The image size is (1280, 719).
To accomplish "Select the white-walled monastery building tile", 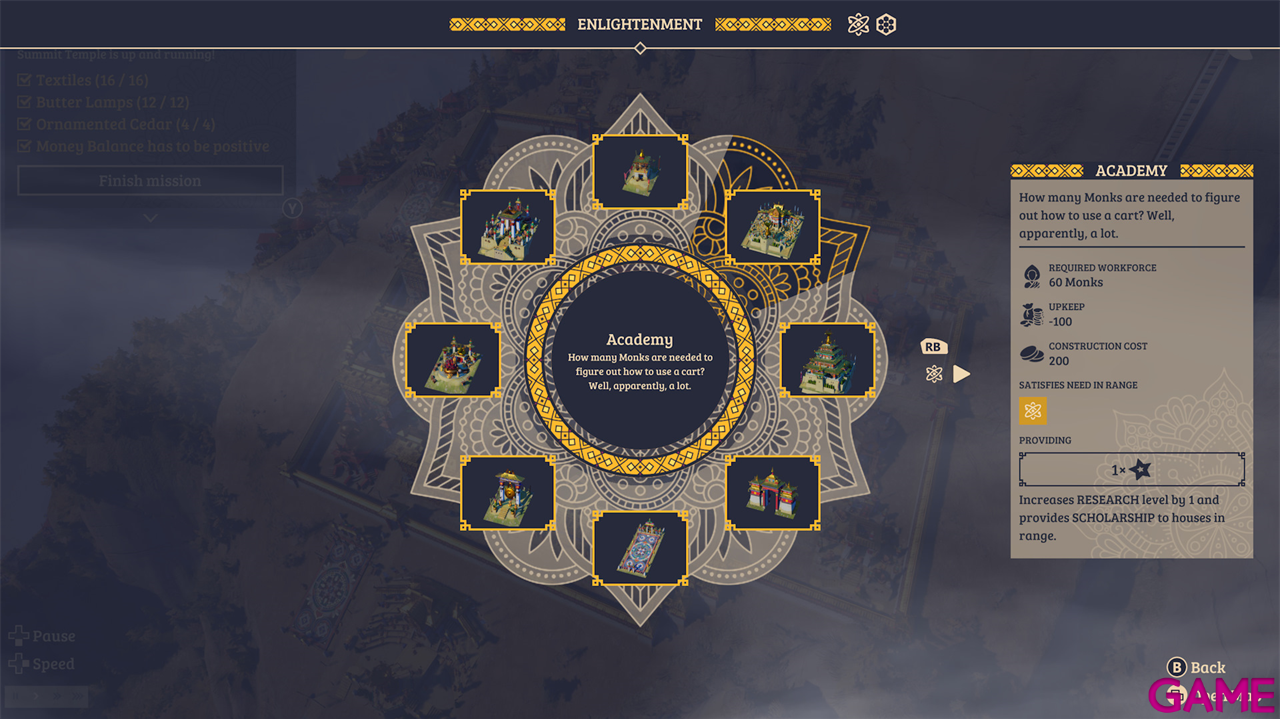I will tap(508, 228).
